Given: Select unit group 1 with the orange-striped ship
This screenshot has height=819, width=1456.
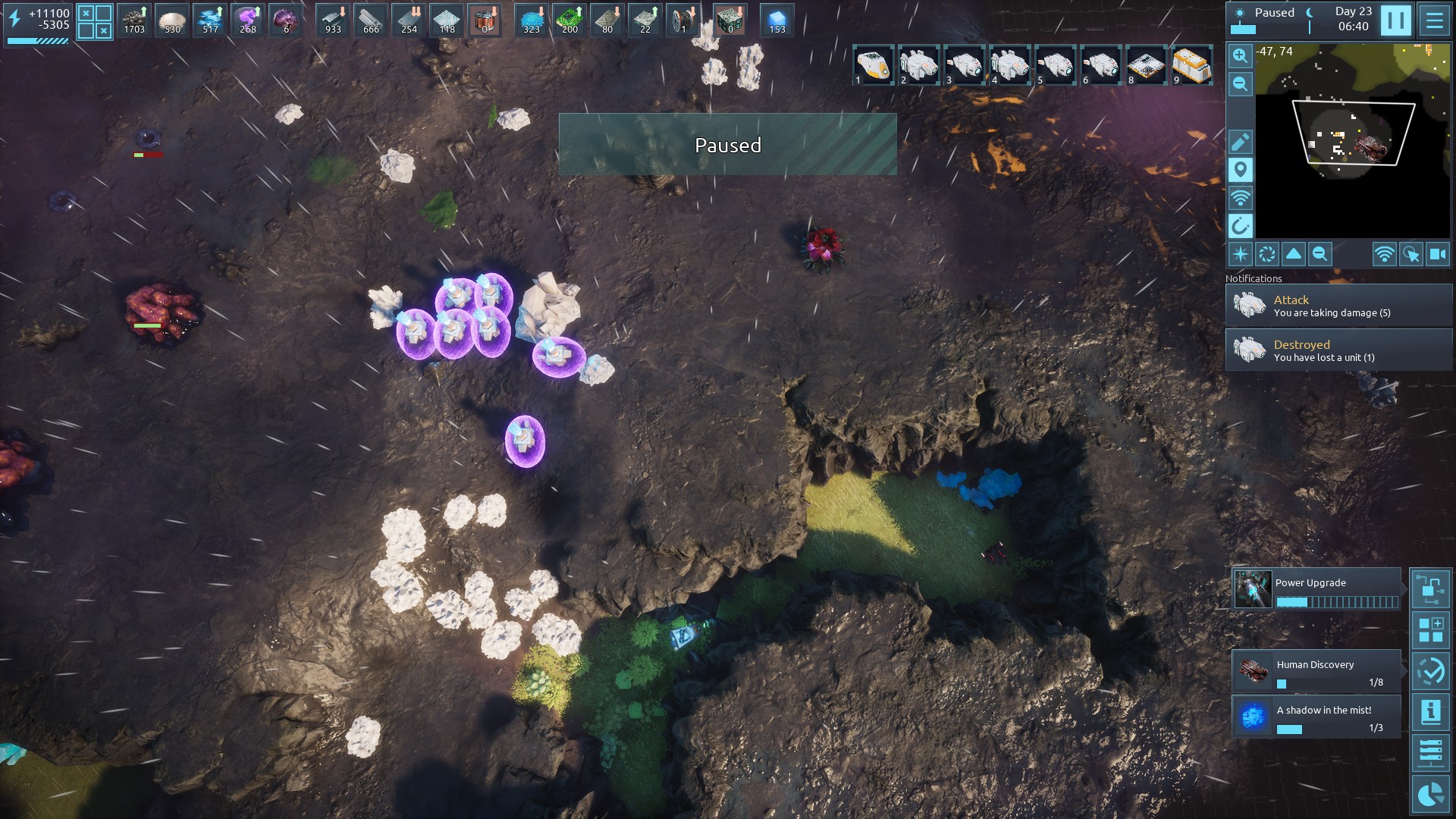Looking at the screenshot, I should pos(874,65).
